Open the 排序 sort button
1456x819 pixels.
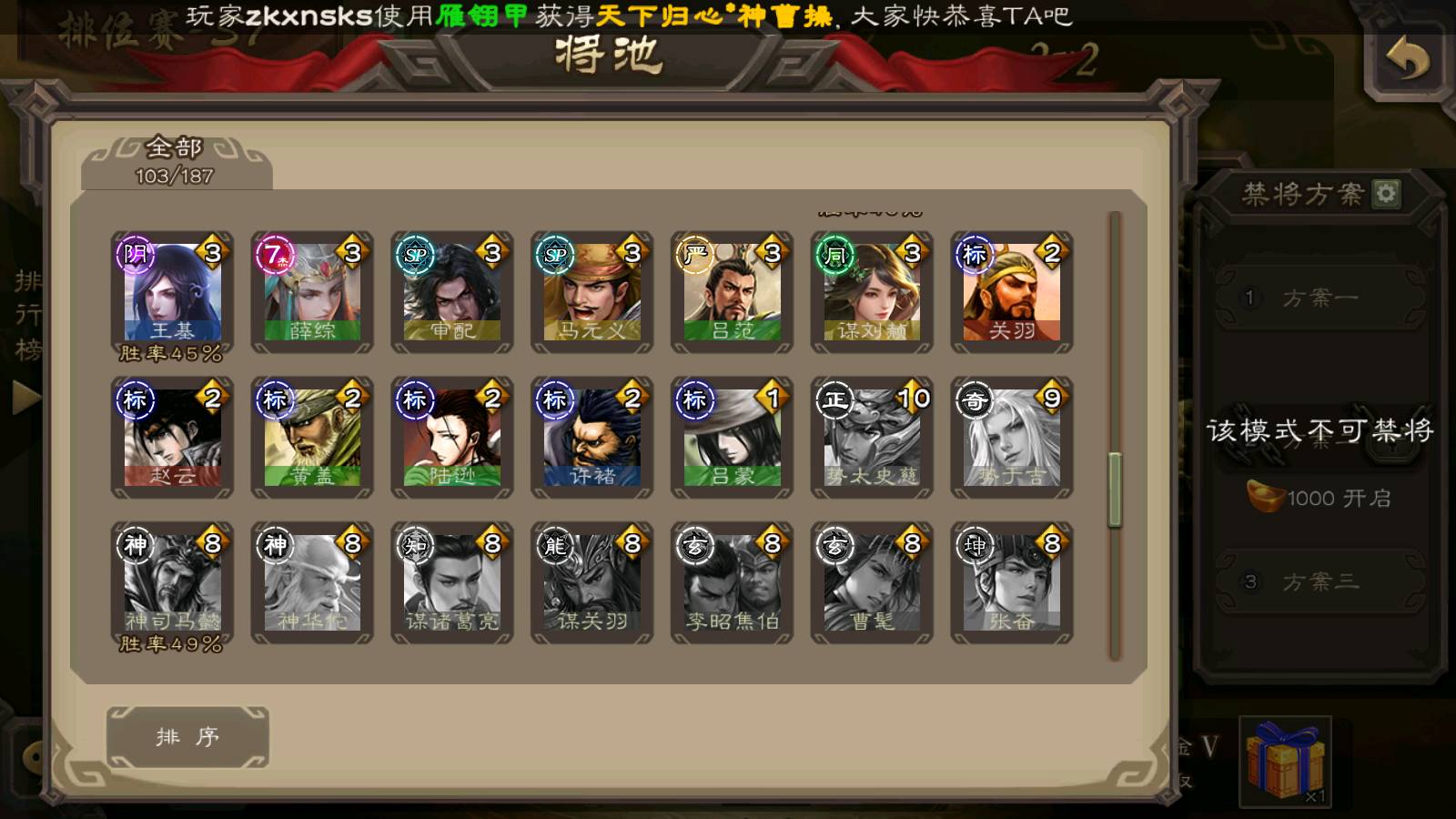click(x=187, y=737)
